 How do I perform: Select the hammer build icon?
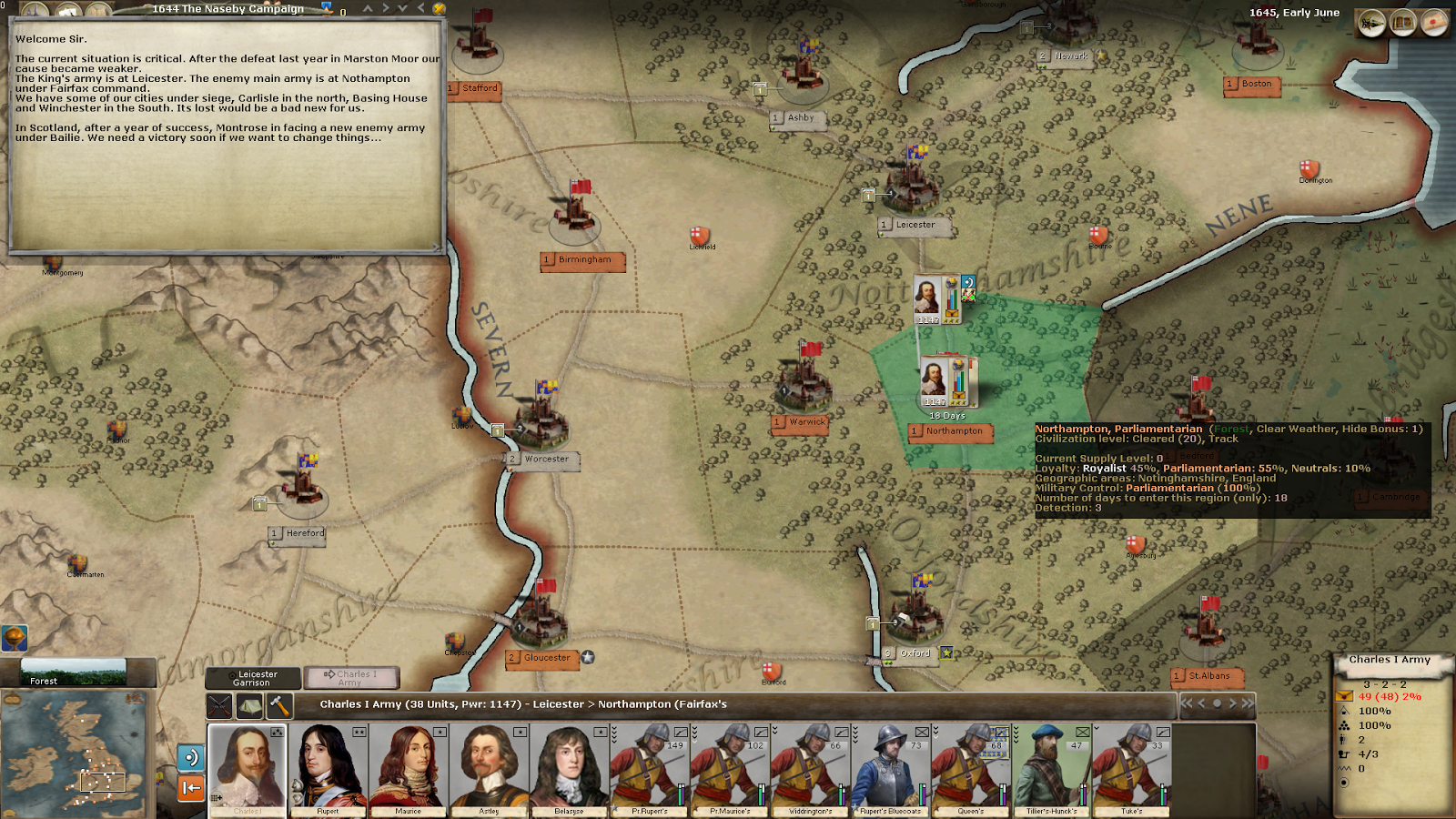278,705
